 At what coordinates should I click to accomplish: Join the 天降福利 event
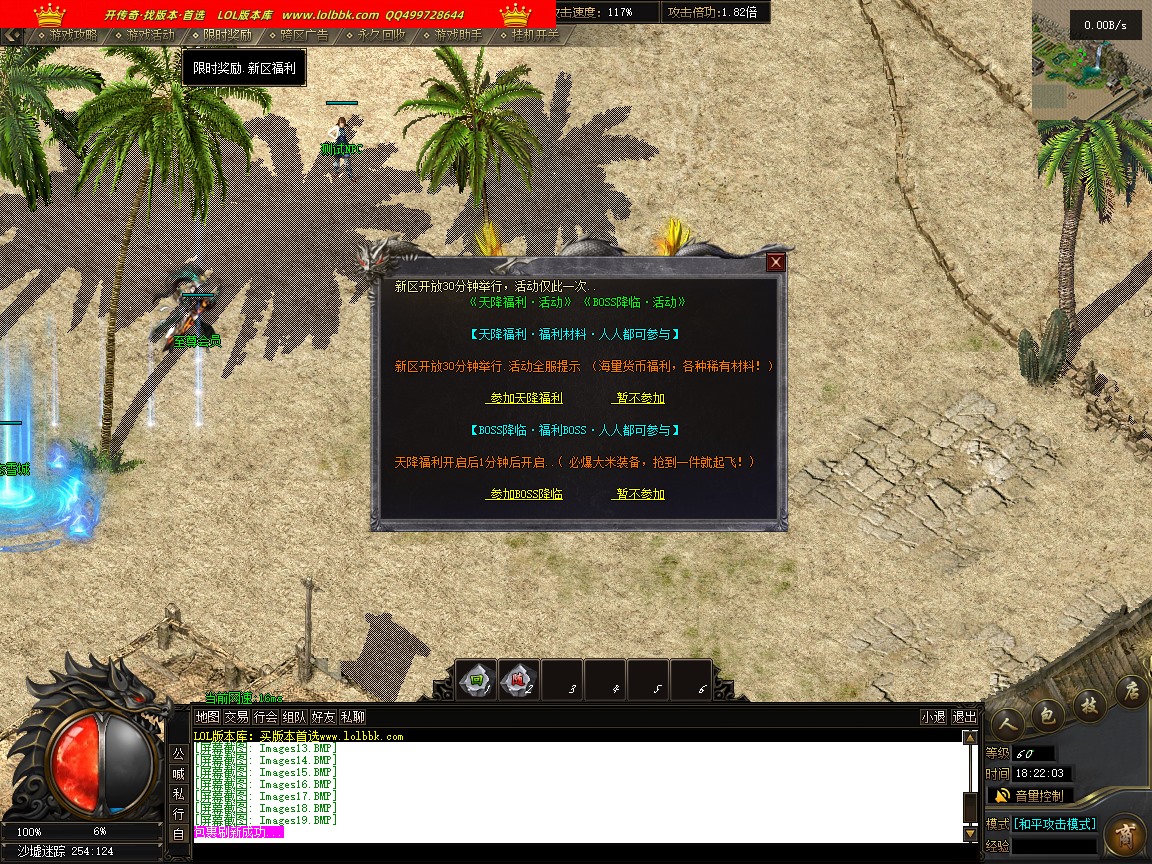tap(525, 398)
